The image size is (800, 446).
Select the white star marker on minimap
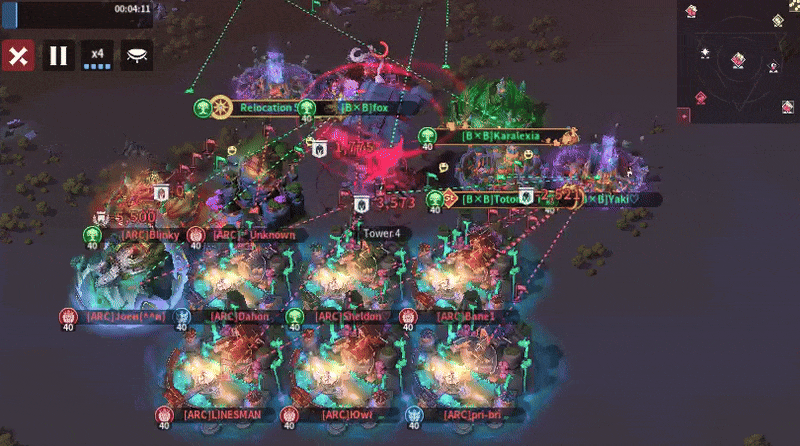point(705,52)
